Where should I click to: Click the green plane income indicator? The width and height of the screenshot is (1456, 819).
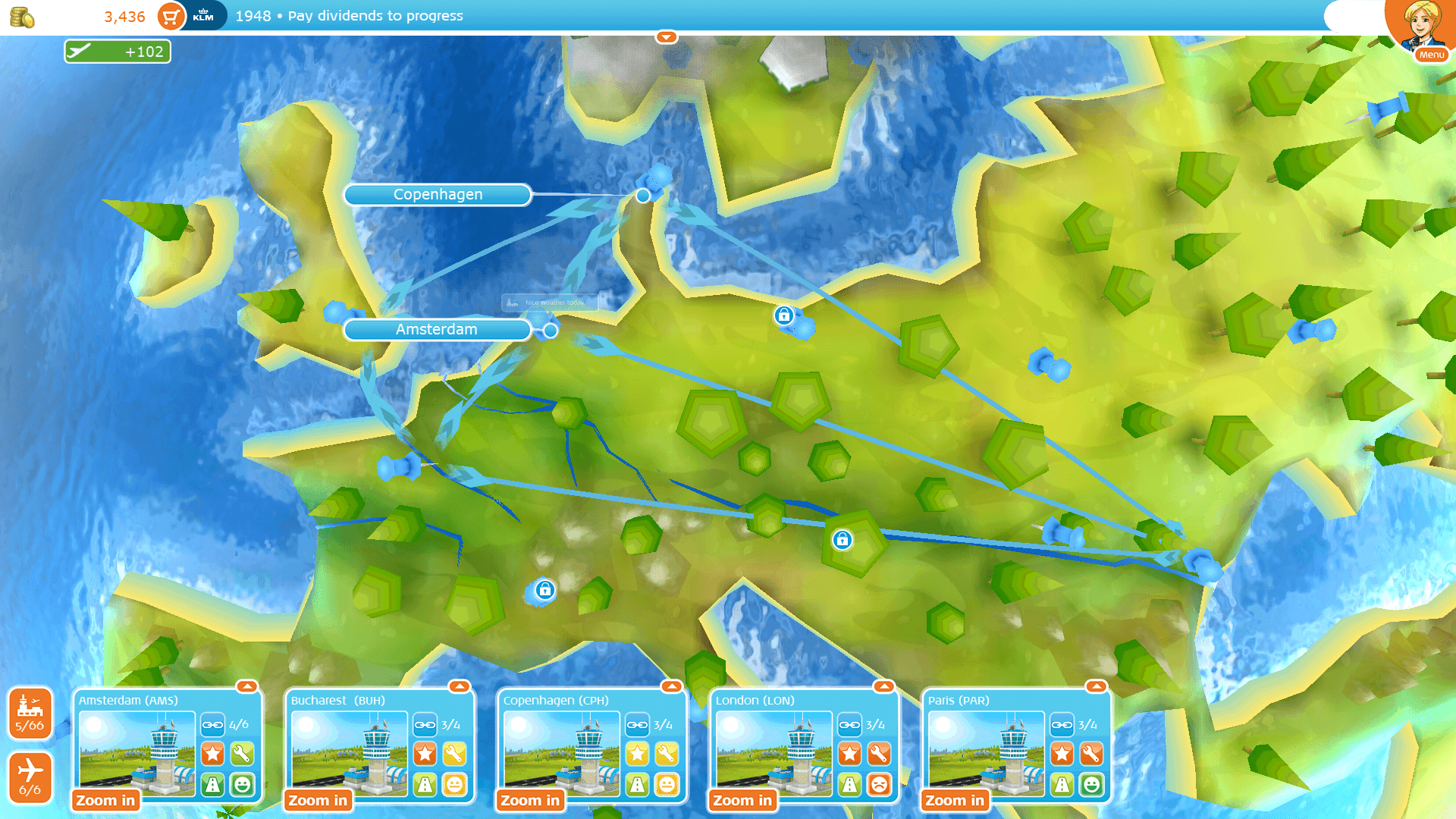pos(118,52)
